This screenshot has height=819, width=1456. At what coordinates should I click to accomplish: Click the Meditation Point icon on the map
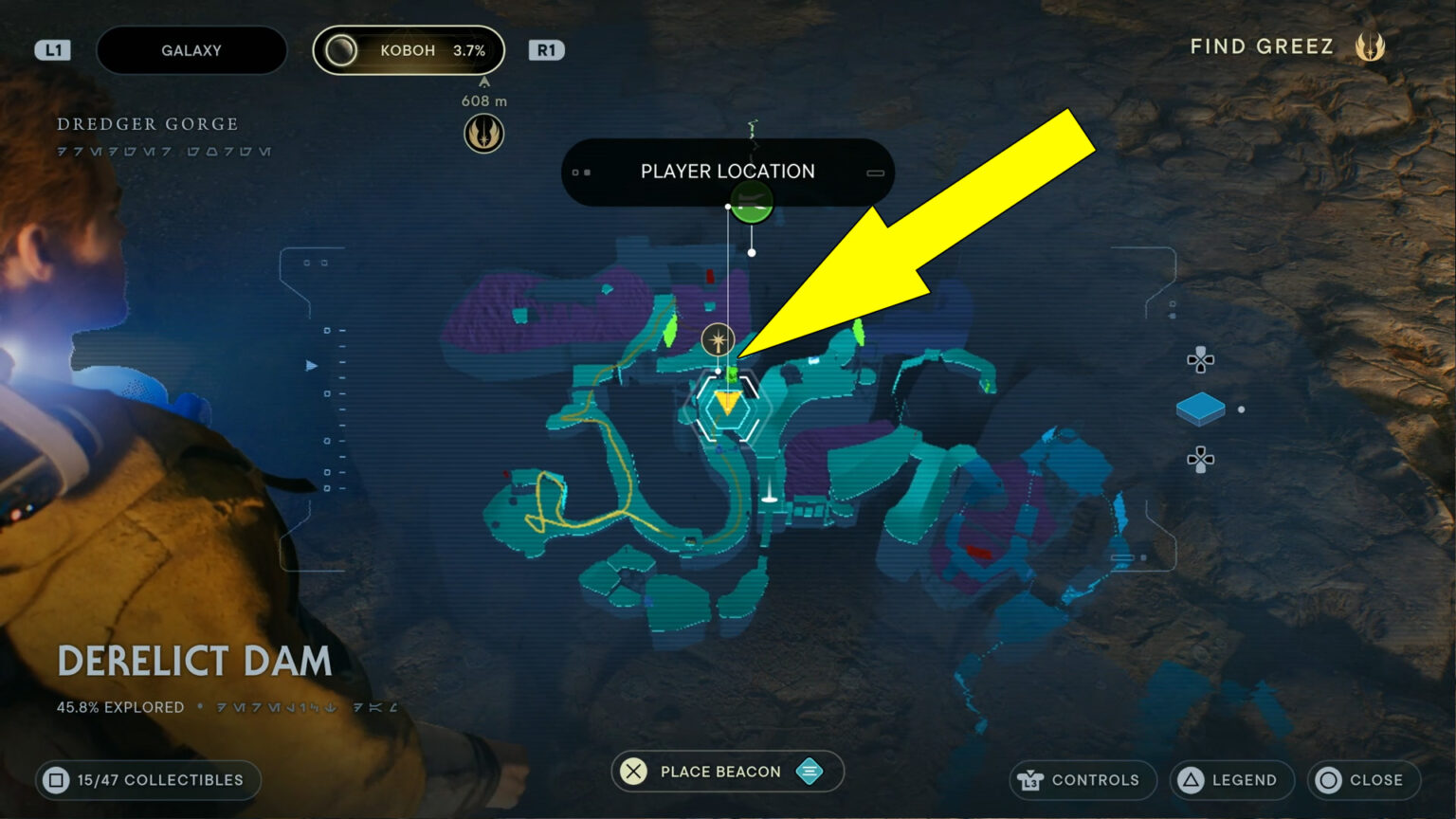coord(719,337)
